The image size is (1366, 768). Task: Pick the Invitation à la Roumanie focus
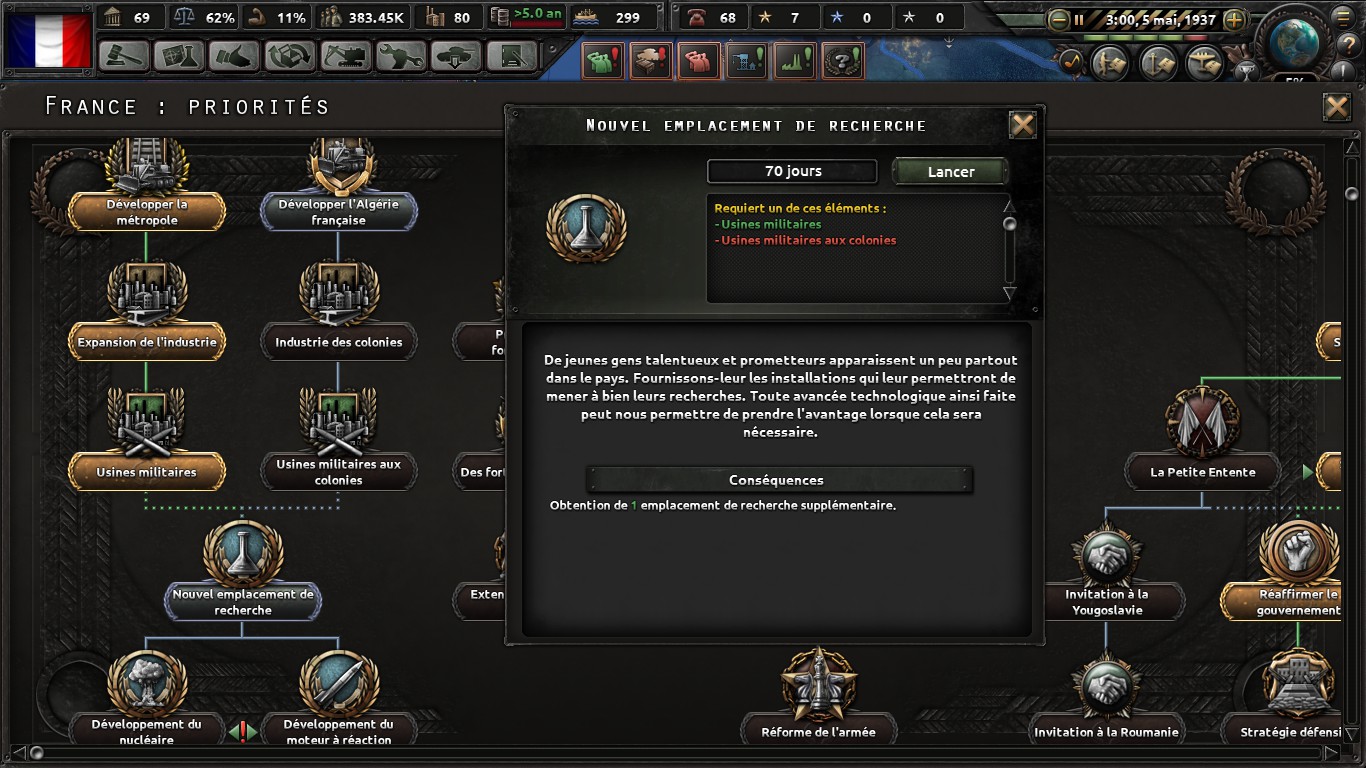point(1106,731)
